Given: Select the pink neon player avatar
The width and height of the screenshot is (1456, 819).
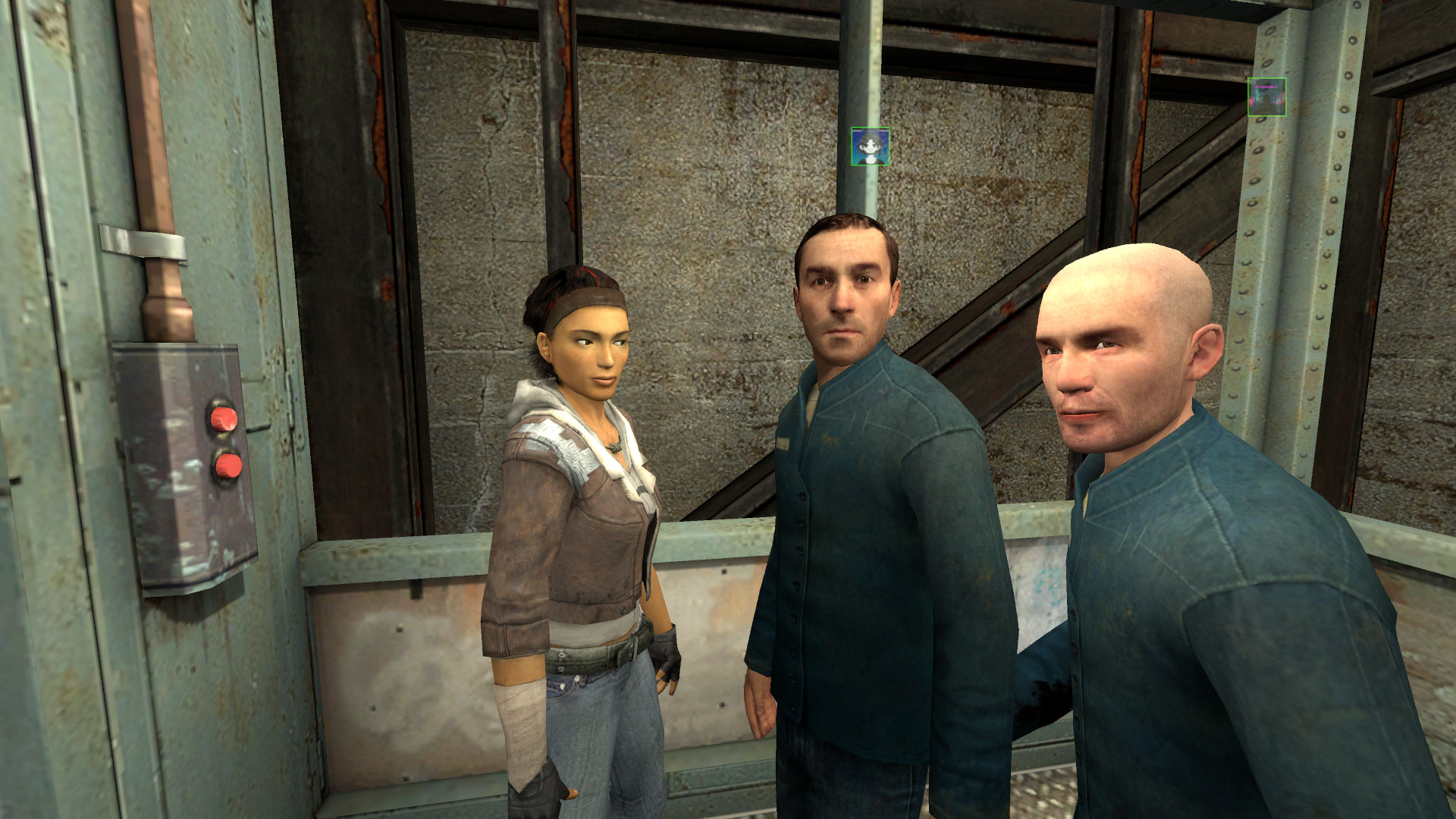Looking at the screenshot, I should (1266, 97).
